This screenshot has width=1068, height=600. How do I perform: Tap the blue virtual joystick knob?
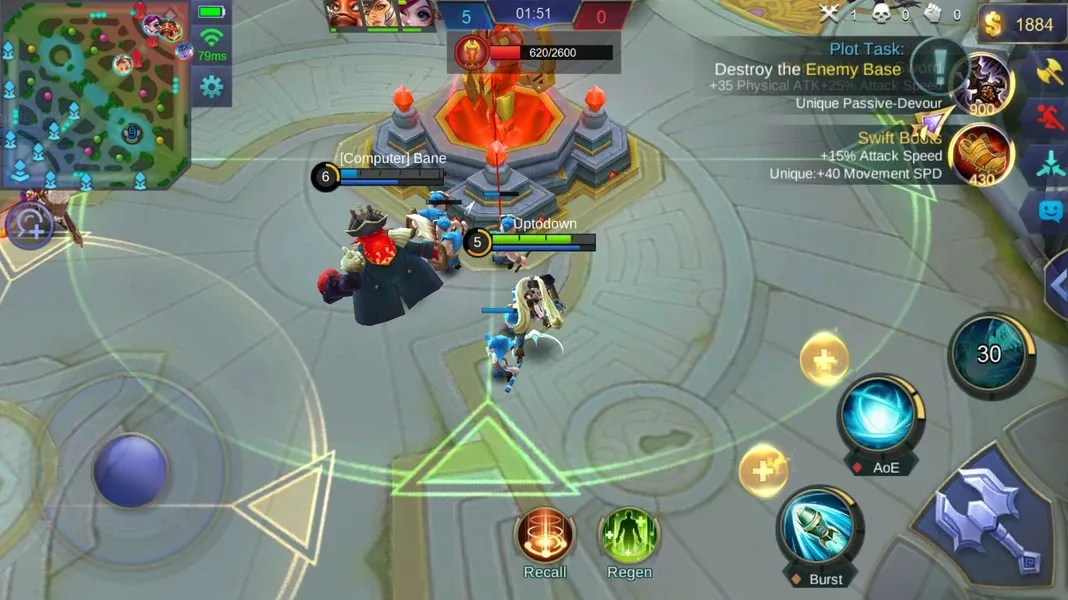(x=131, y=470)
